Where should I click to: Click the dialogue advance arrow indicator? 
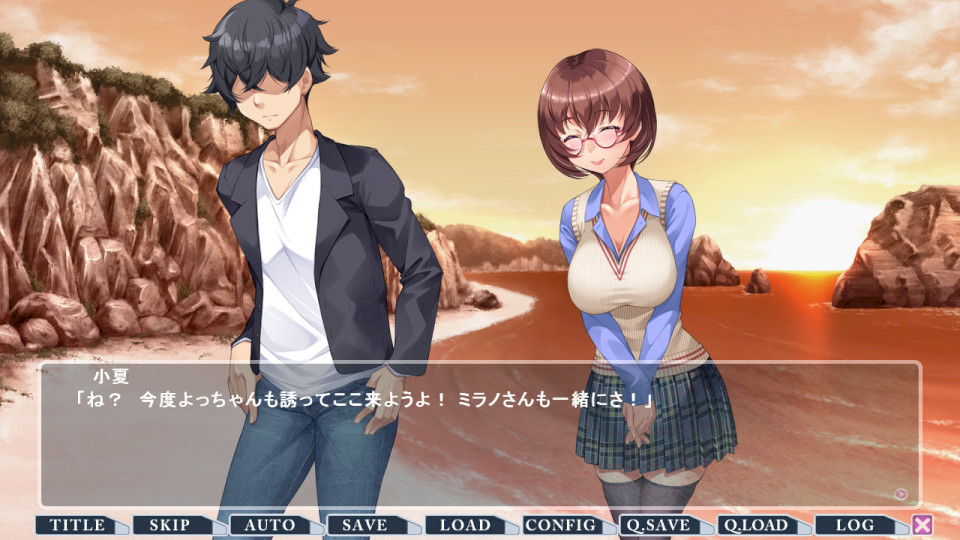(901, 493)
